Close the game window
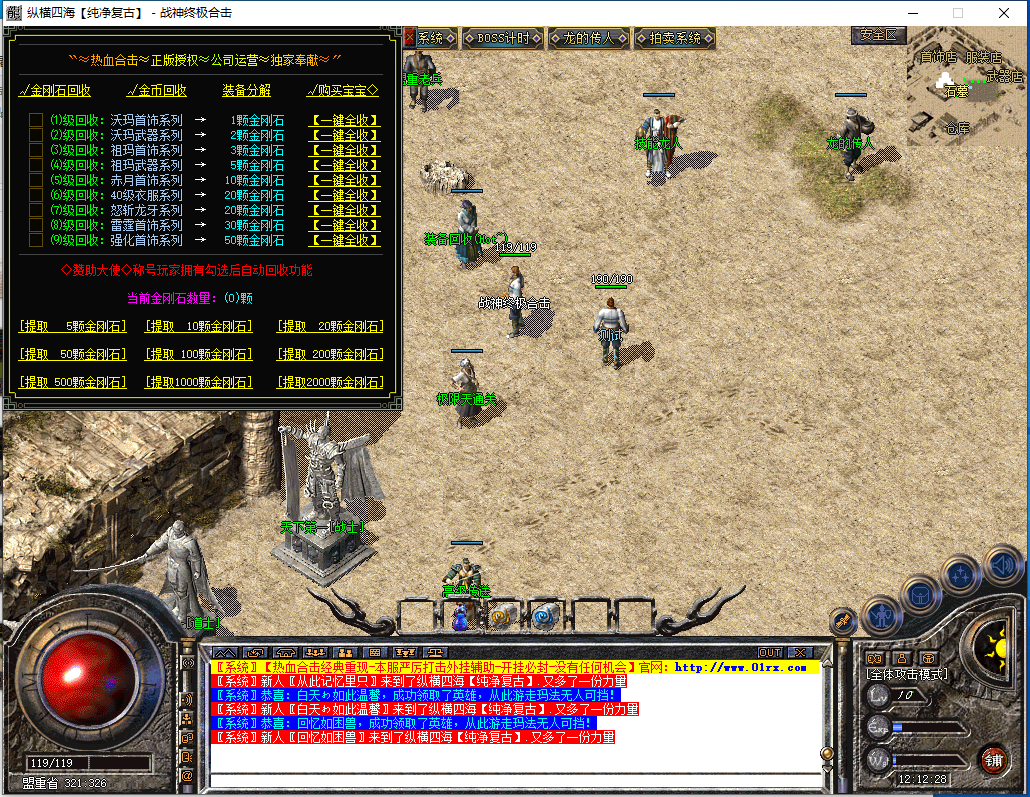The image size is (1030, 797). point(1003,13)
